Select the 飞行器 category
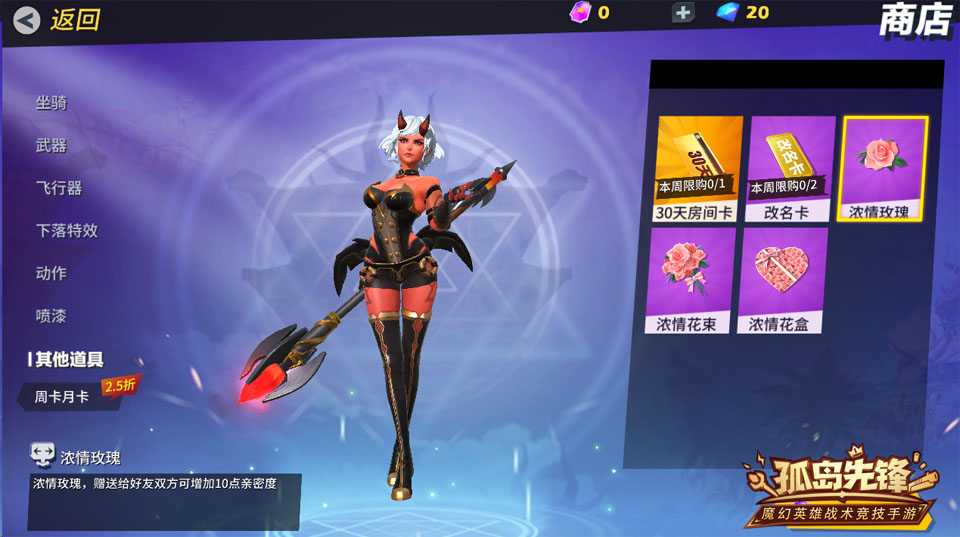 click(x=59, y=188)
